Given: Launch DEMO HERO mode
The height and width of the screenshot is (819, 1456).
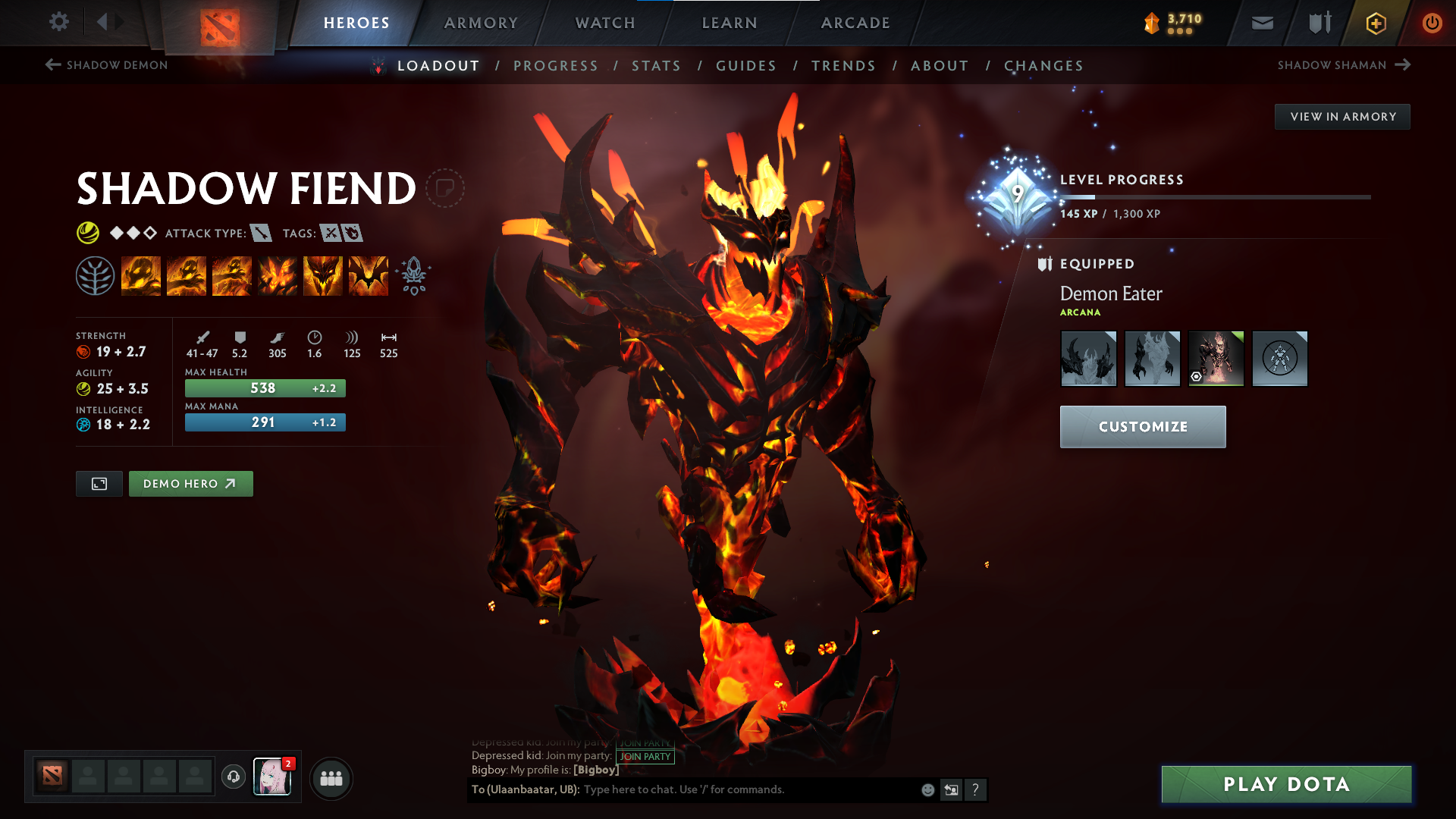Looking at the screenshot, I should (x=190, y=483).
